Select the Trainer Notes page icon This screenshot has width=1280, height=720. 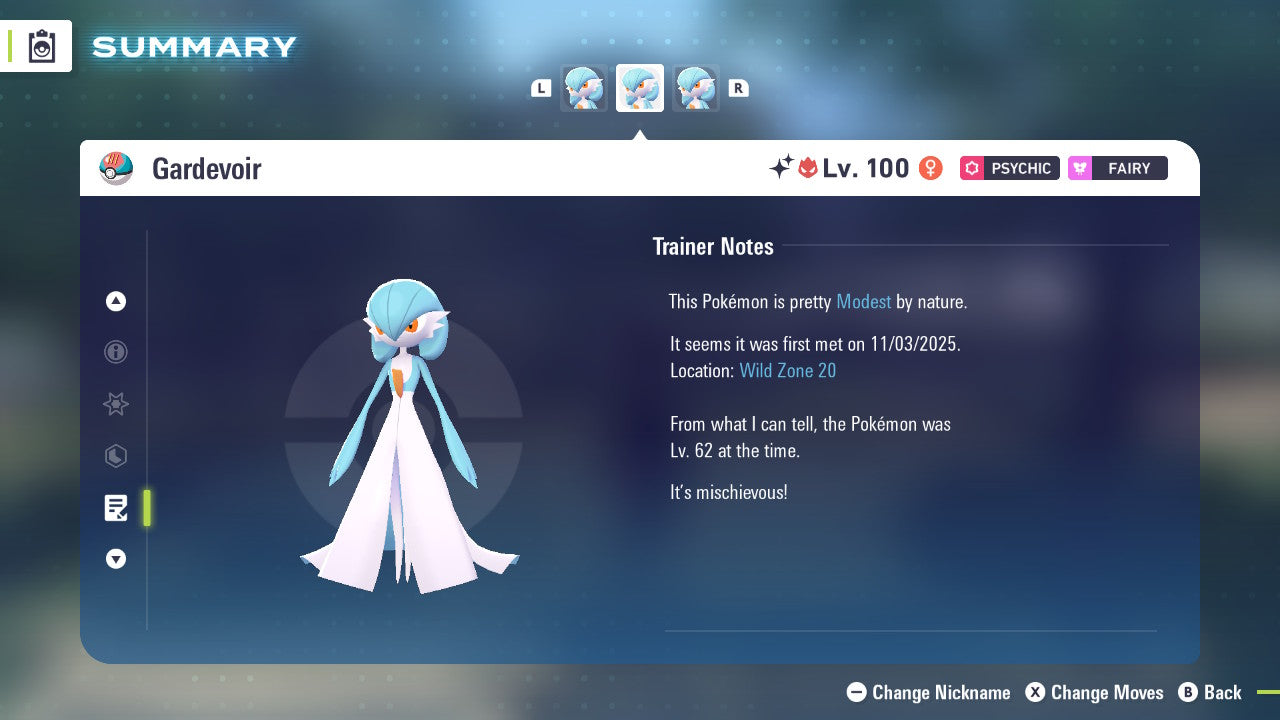coord(116,508)
